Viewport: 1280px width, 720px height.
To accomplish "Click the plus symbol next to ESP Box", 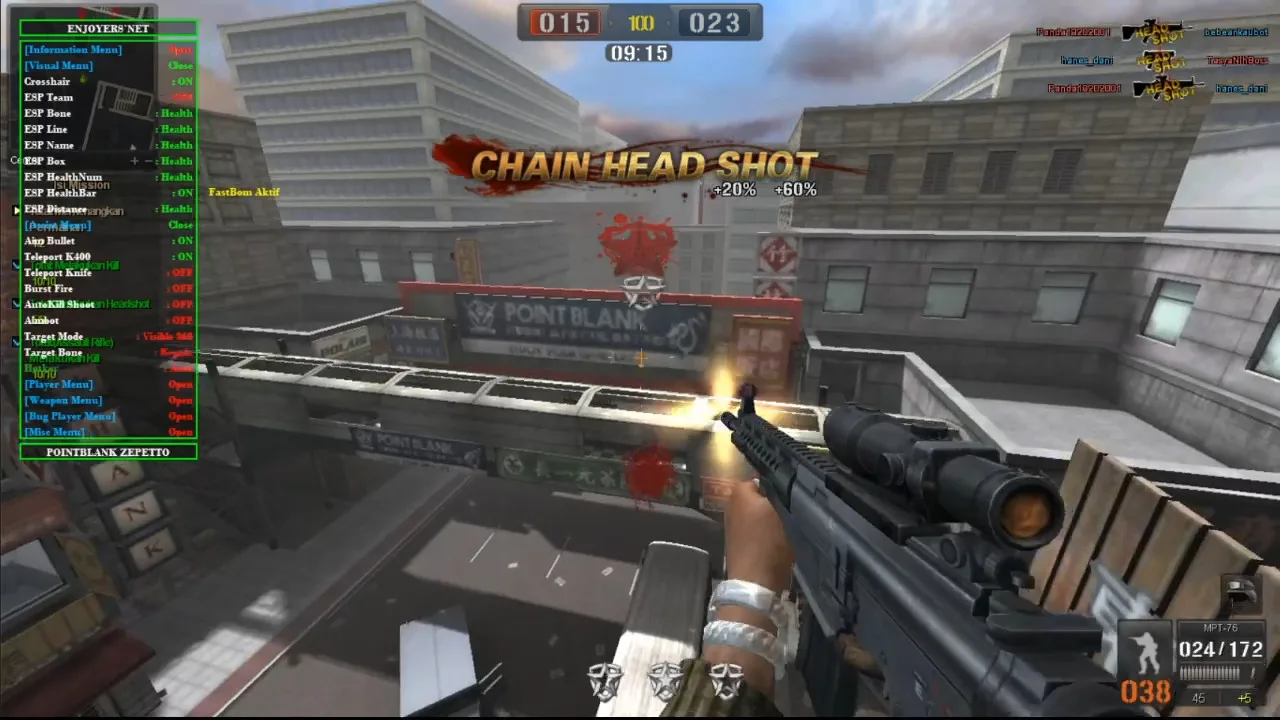I will coord(134,160).
